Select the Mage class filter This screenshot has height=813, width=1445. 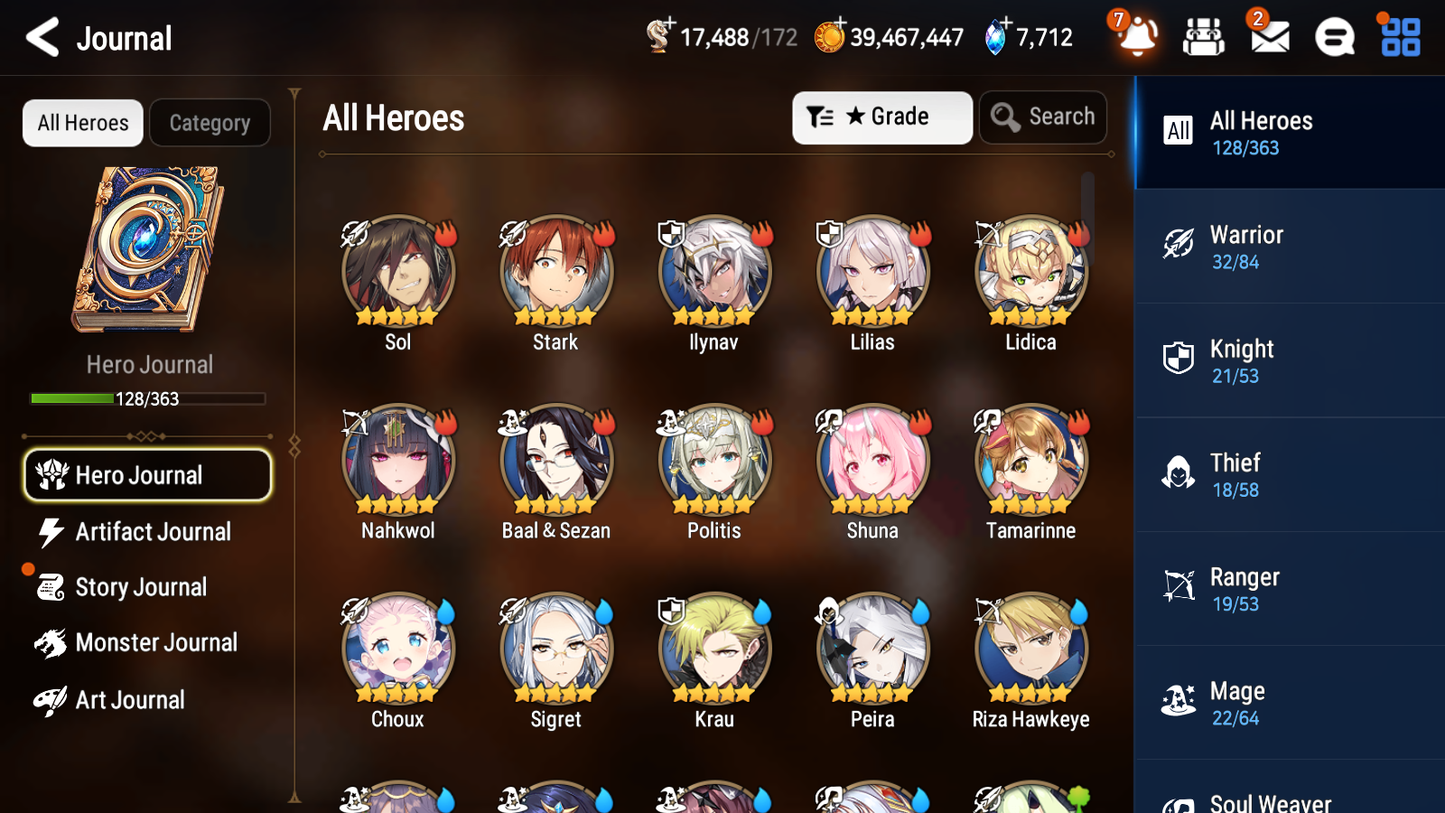pos(1289,702)
